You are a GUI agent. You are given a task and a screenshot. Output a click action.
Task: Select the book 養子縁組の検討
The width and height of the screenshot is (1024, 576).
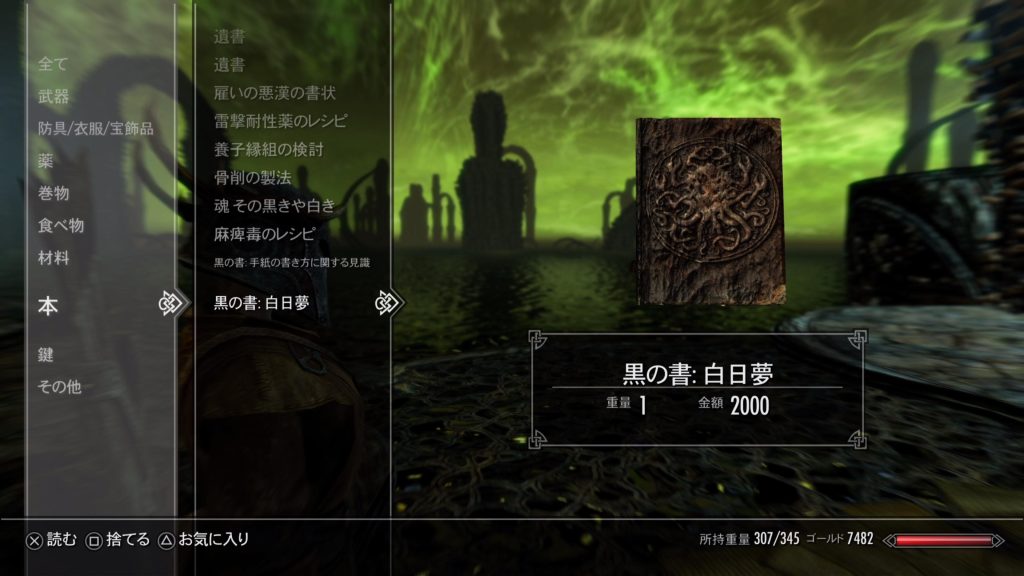pyautogui.click(x=268, y=150)
